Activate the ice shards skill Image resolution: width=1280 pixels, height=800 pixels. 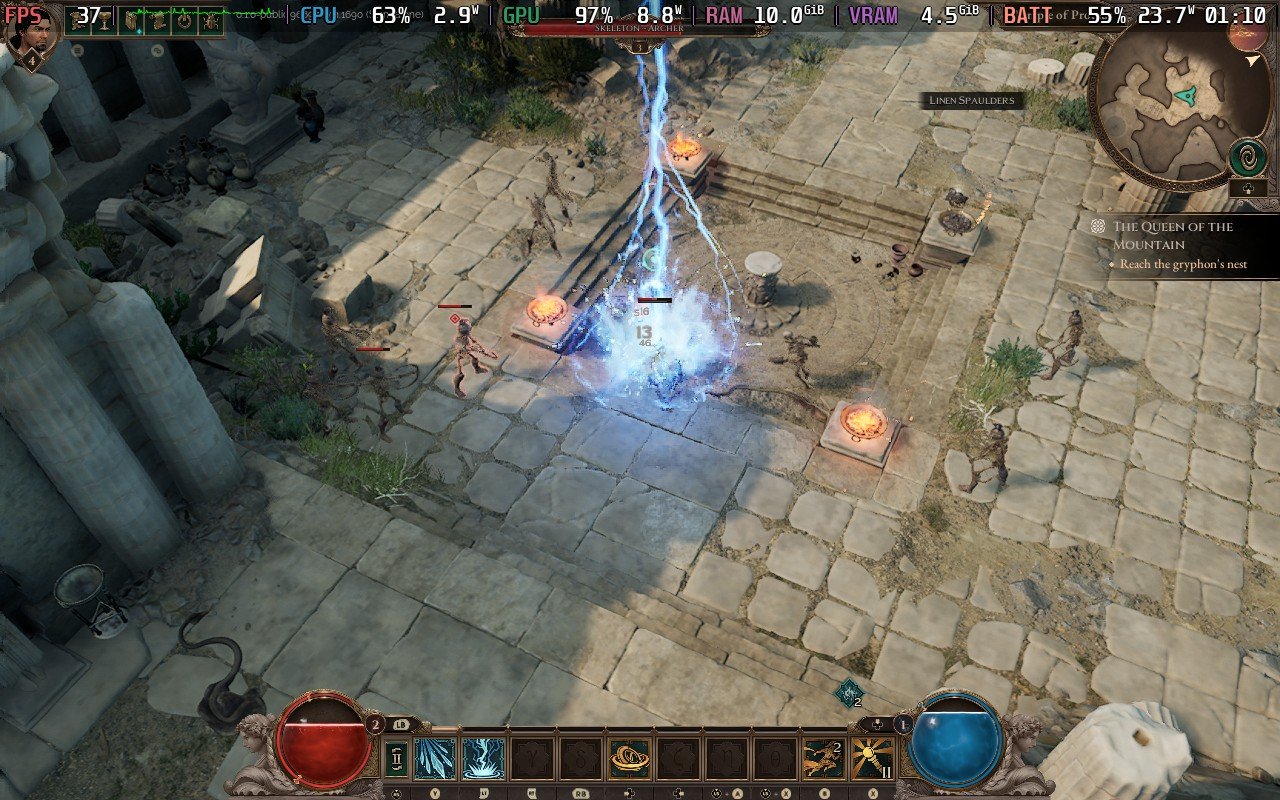pyautogui.click(x=435, y=758)
